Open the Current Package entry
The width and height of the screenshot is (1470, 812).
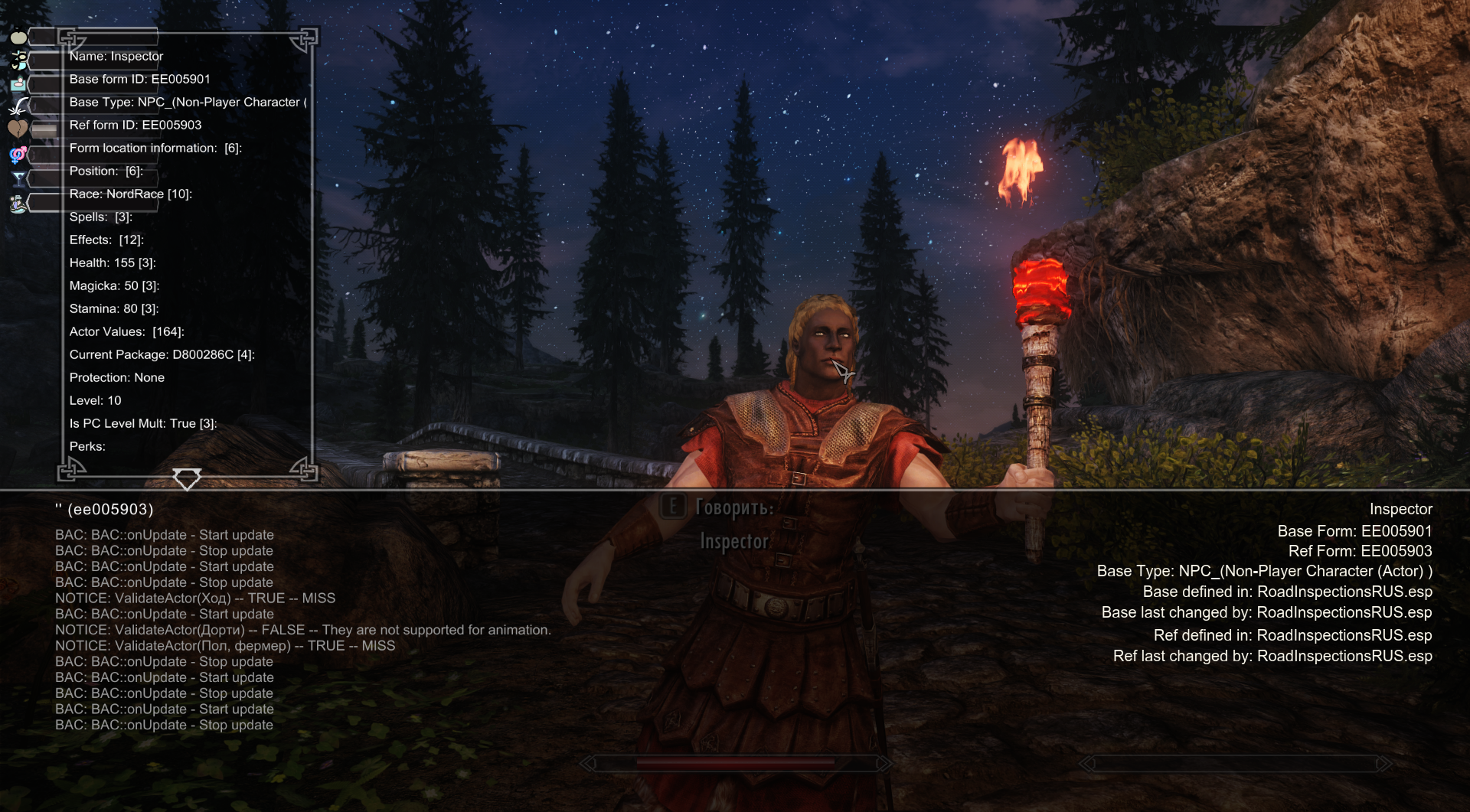pyautogui.click(x=162, y=355)
